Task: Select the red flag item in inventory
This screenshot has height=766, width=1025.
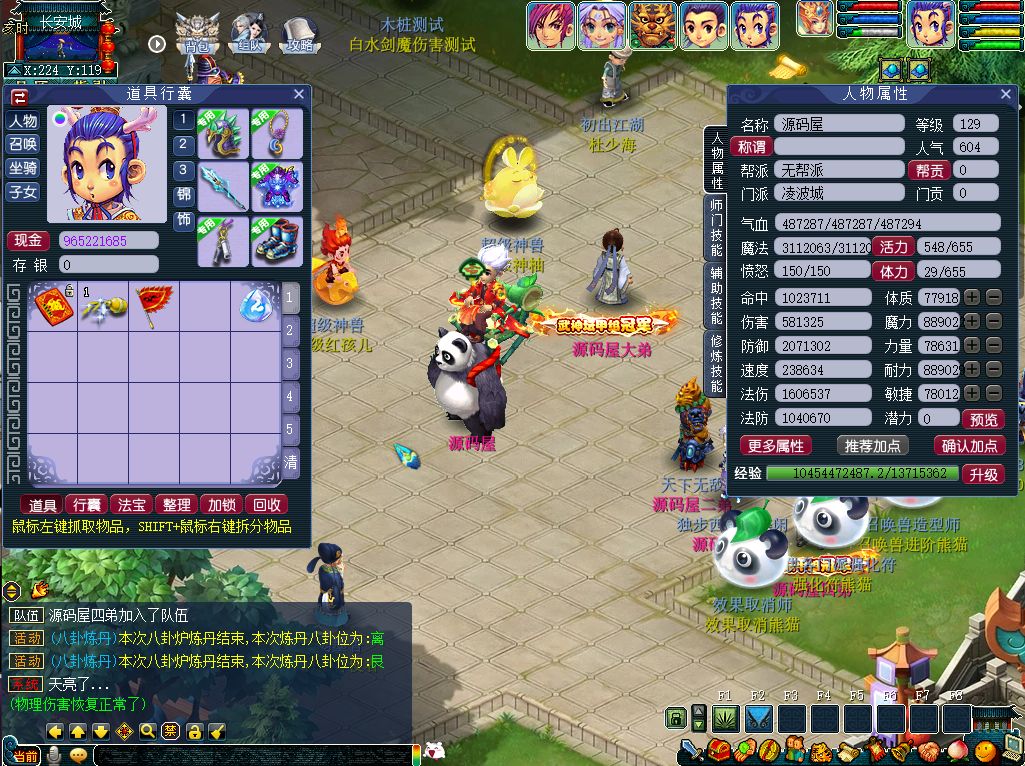Action: click(x=154, y=305)
